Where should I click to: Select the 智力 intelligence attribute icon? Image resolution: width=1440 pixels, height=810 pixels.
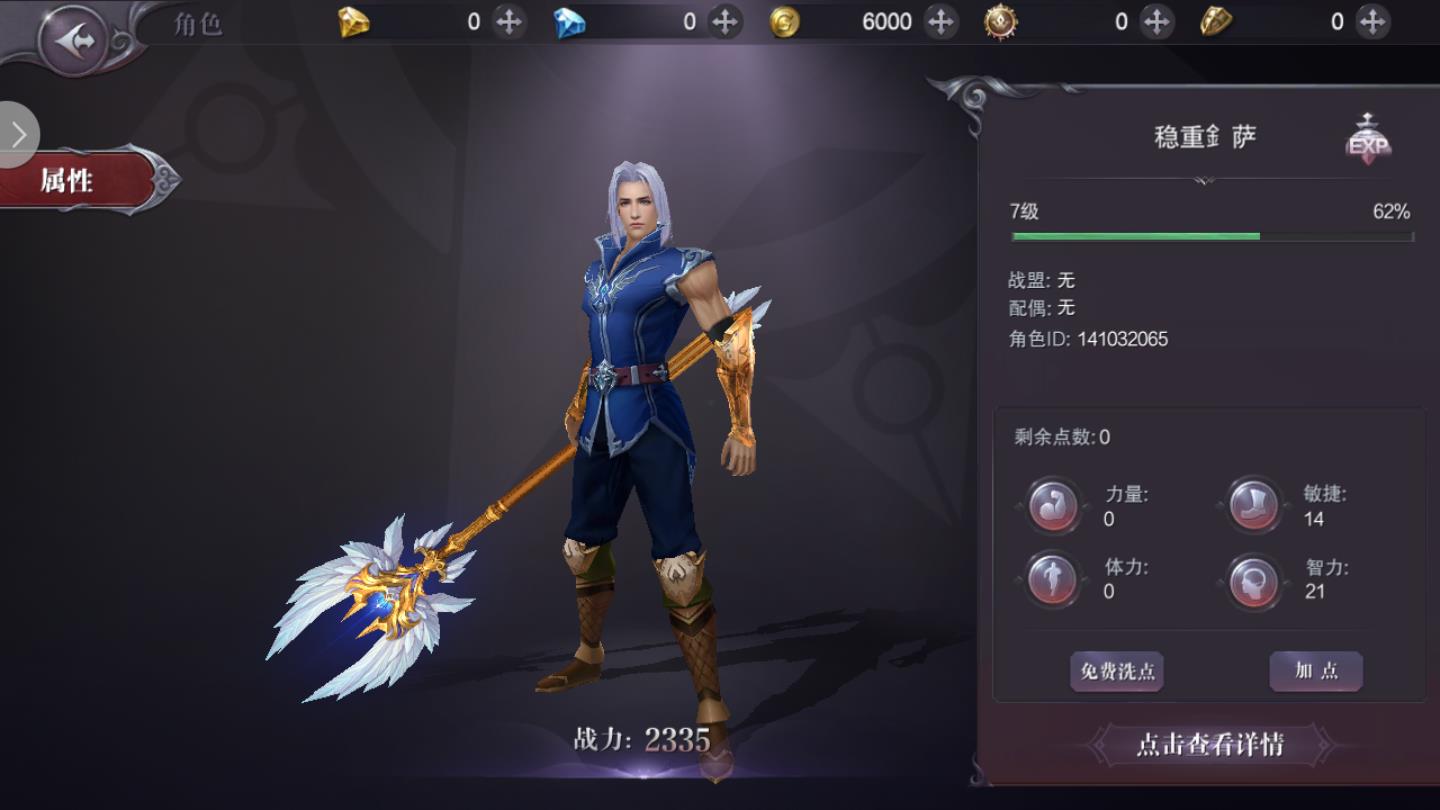(x=1254, y=579)
